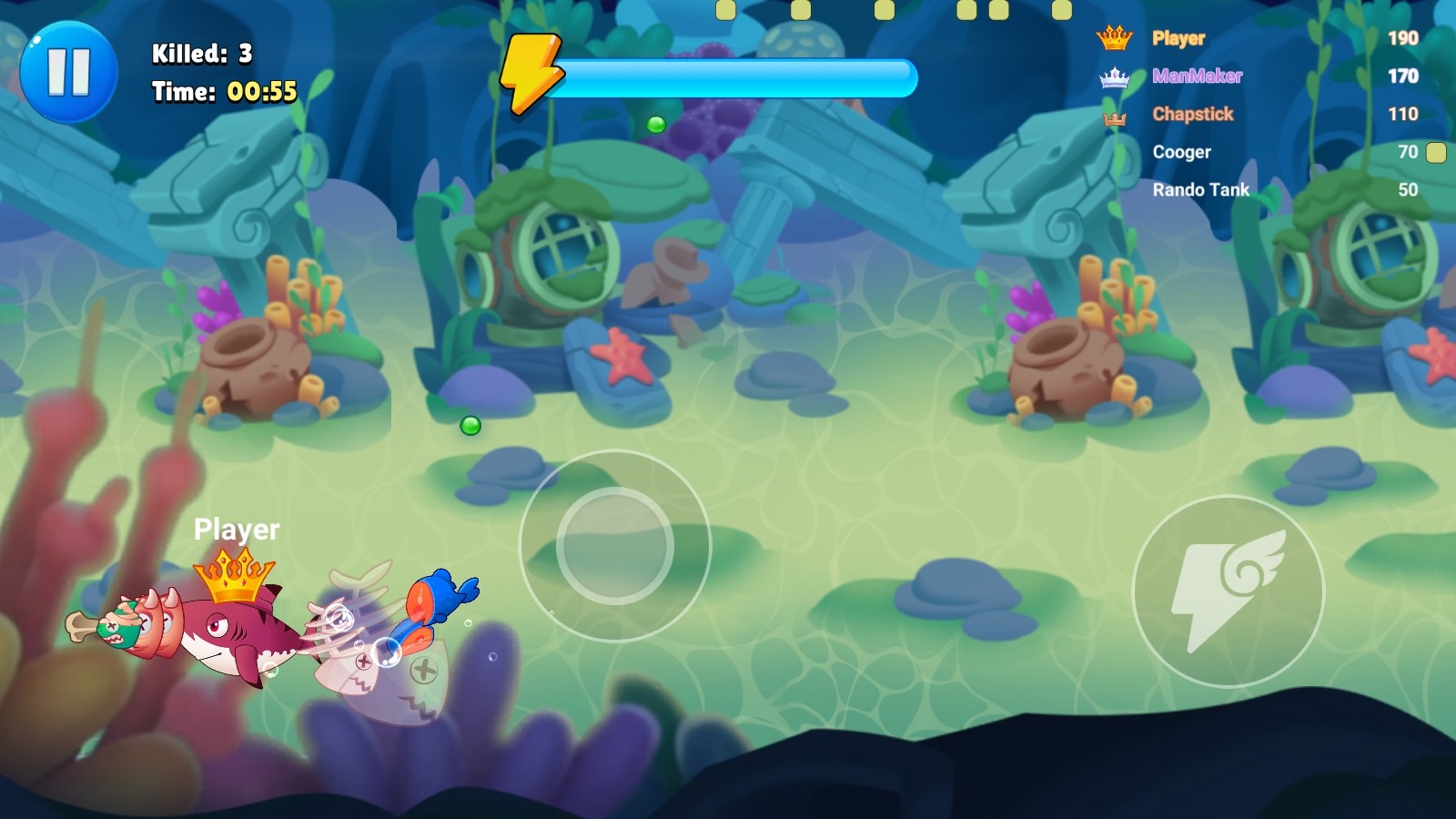
Task: Activate the winged lightning dash ability
Action: tap(1228, 591)
